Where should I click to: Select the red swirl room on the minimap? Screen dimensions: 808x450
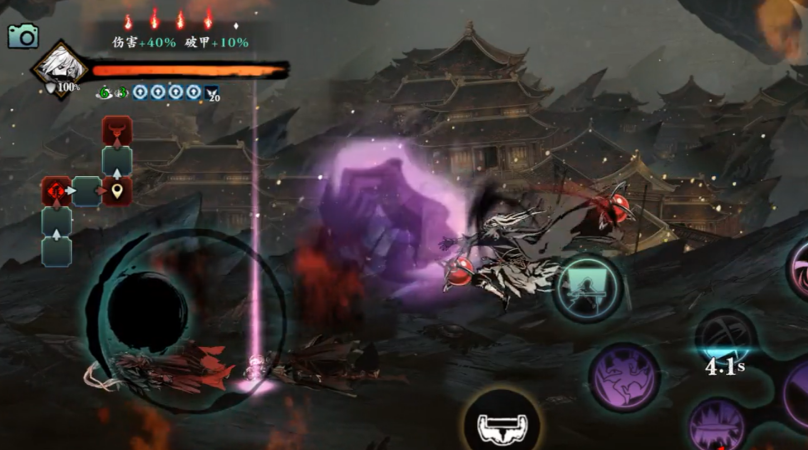[56, 190]
